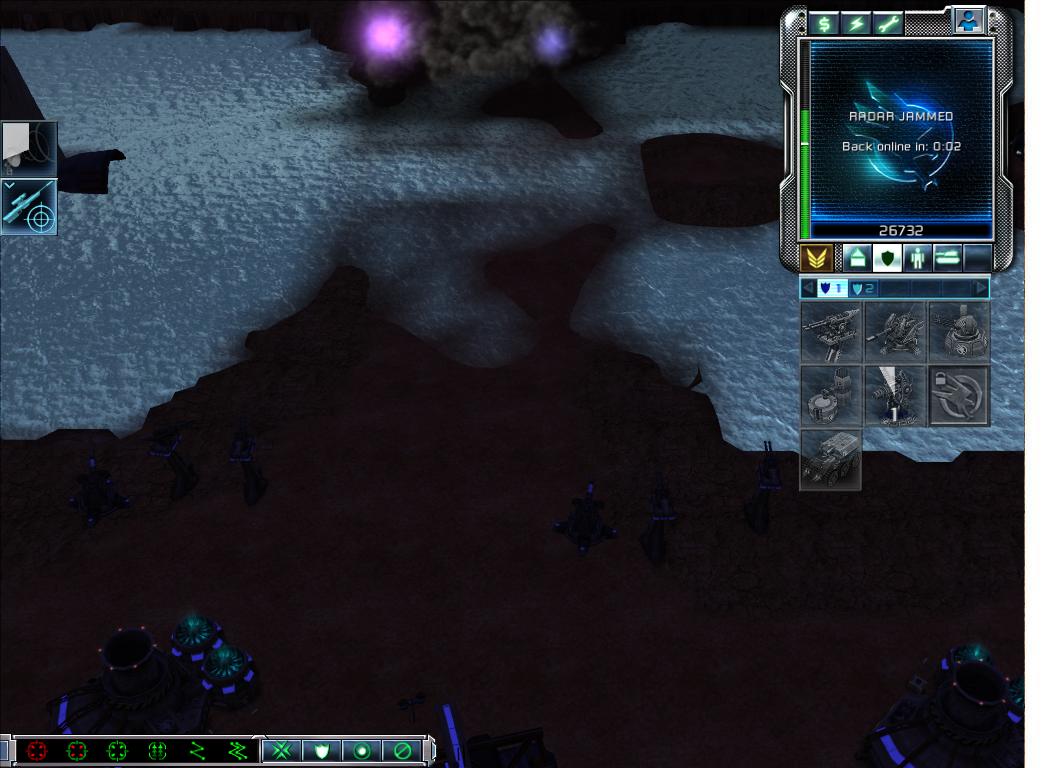The height and width of the screenshot is (768, 1060).
Task: Select build queue sub-tab 2
Action: (x=863, y=289)
